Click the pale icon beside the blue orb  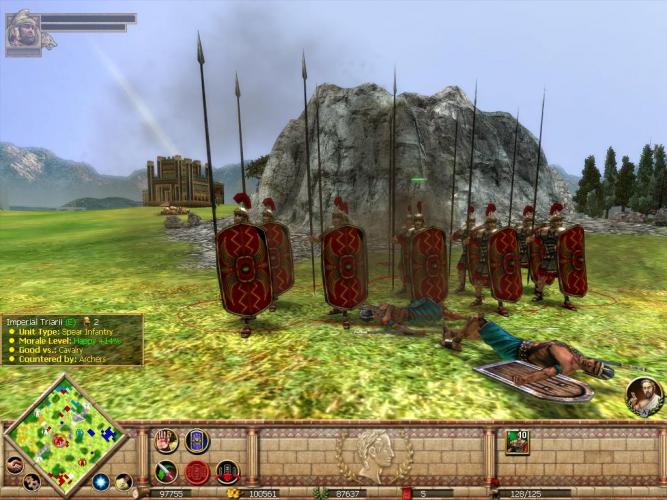pos(122,481)
